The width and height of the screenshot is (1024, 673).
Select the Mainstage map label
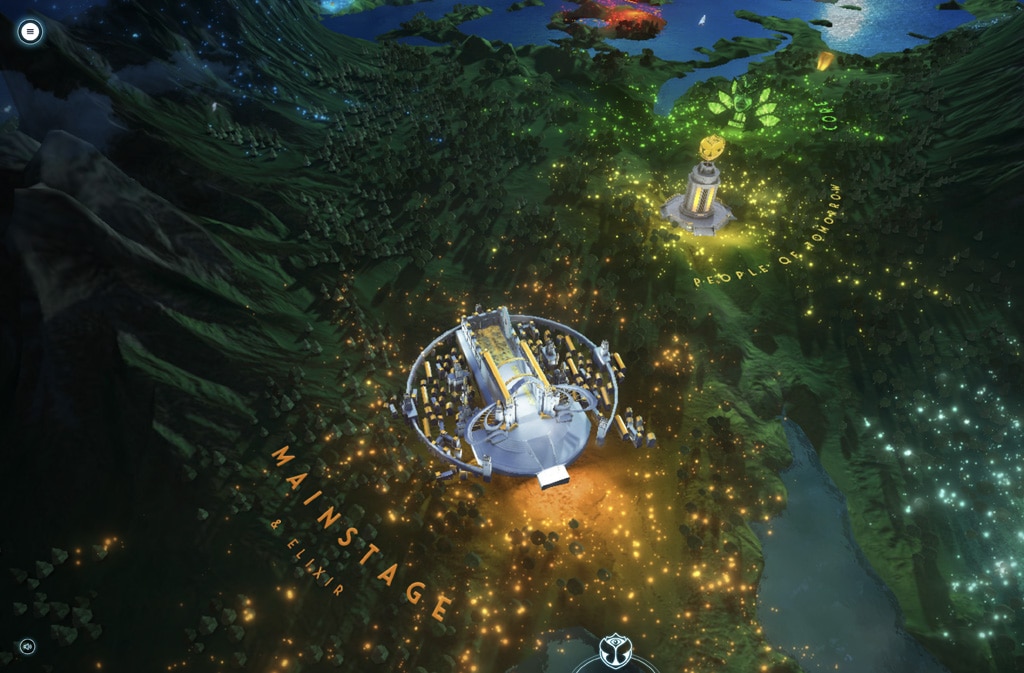(x=361, y=531)
